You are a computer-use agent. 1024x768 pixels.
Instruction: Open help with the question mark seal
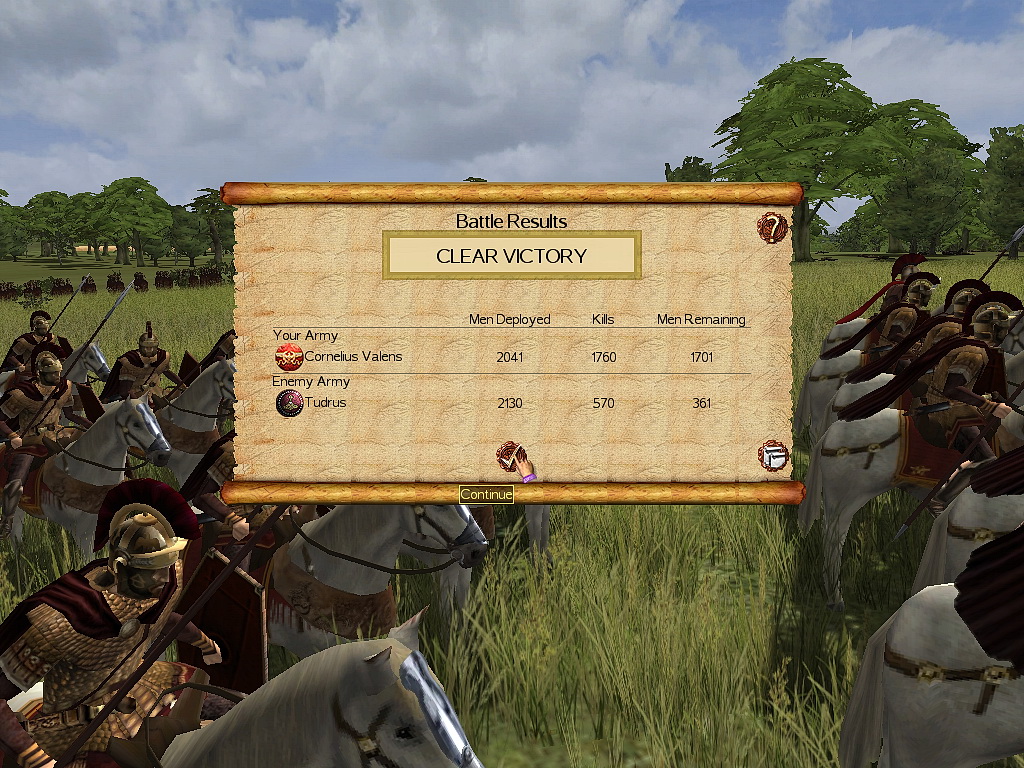772,227
